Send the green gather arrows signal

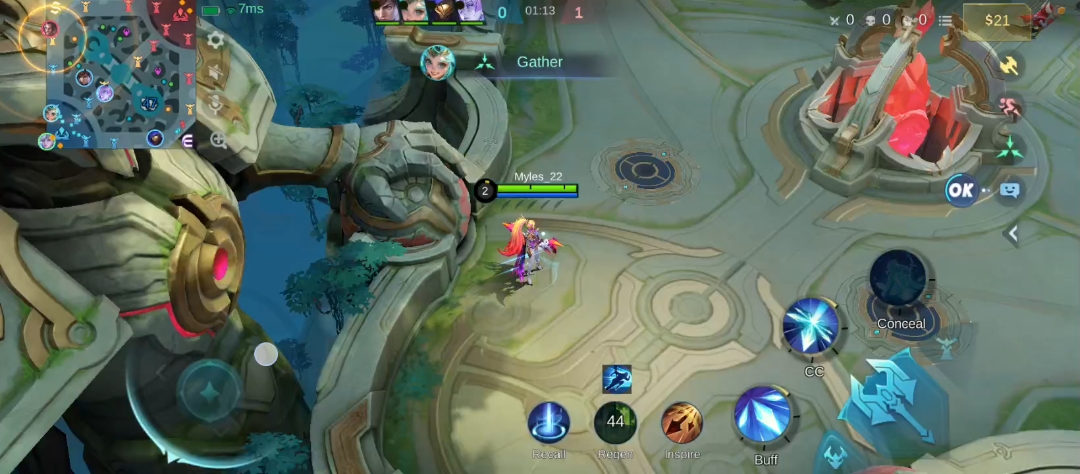1010,148
